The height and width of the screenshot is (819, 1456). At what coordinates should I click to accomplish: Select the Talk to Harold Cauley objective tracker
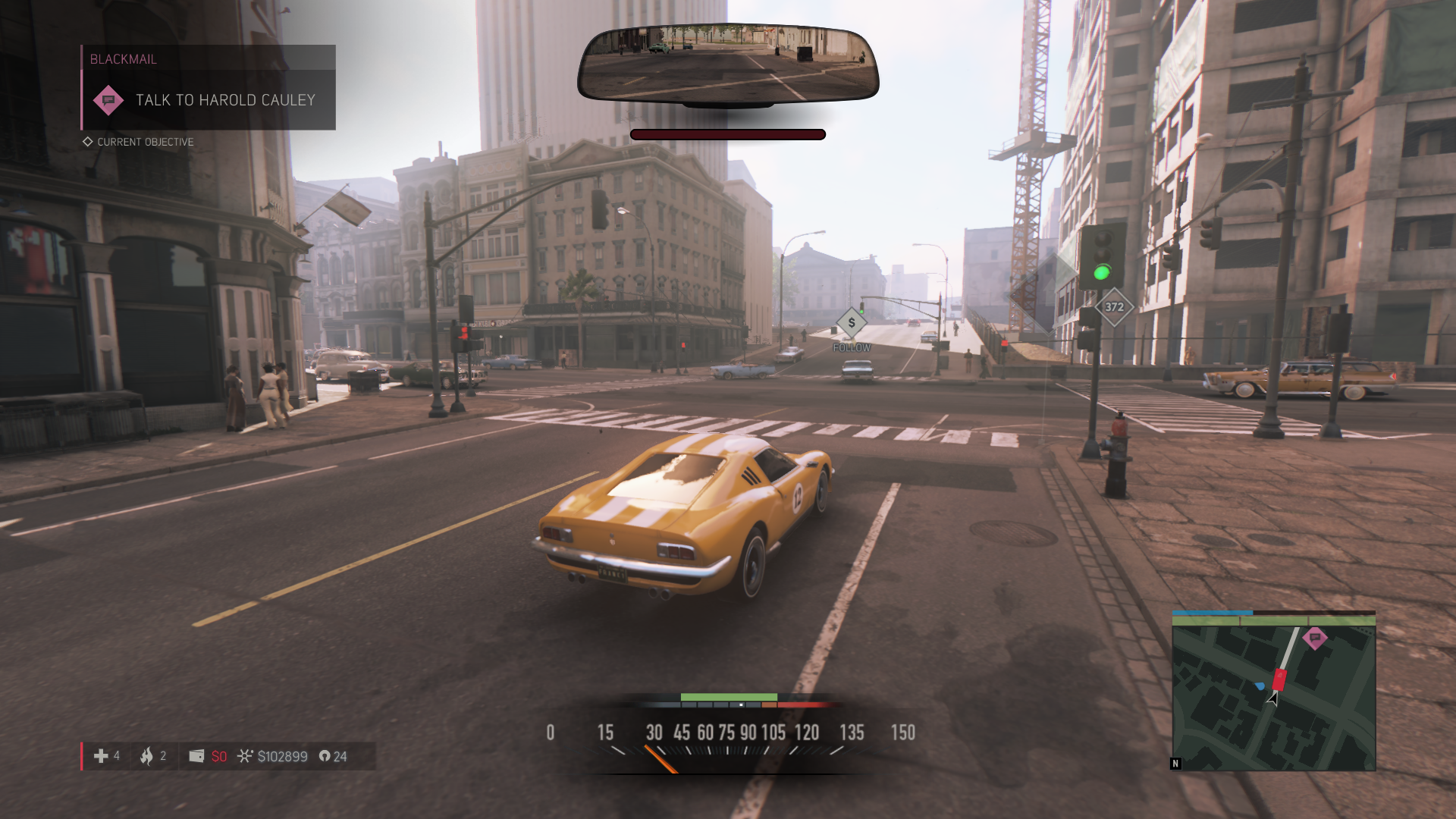[209, 99]
